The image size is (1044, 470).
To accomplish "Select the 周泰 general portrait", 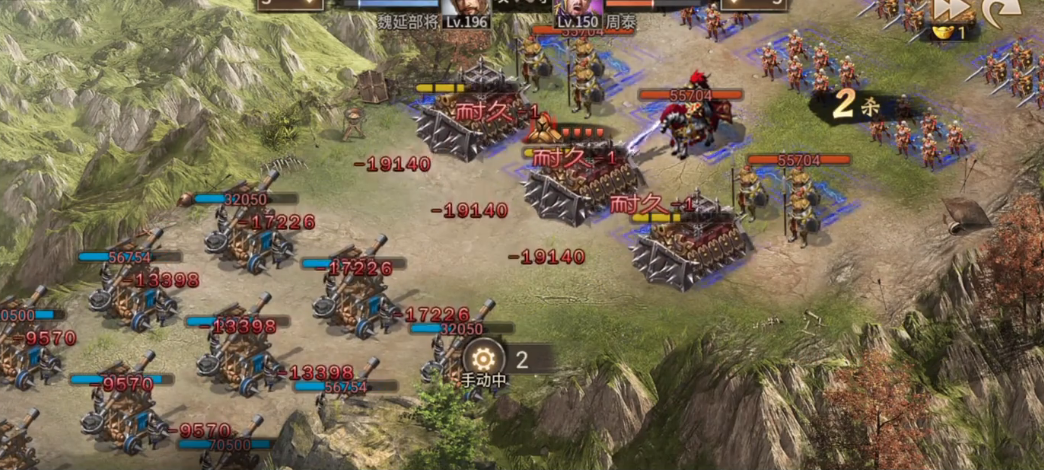I will (576, 8).
